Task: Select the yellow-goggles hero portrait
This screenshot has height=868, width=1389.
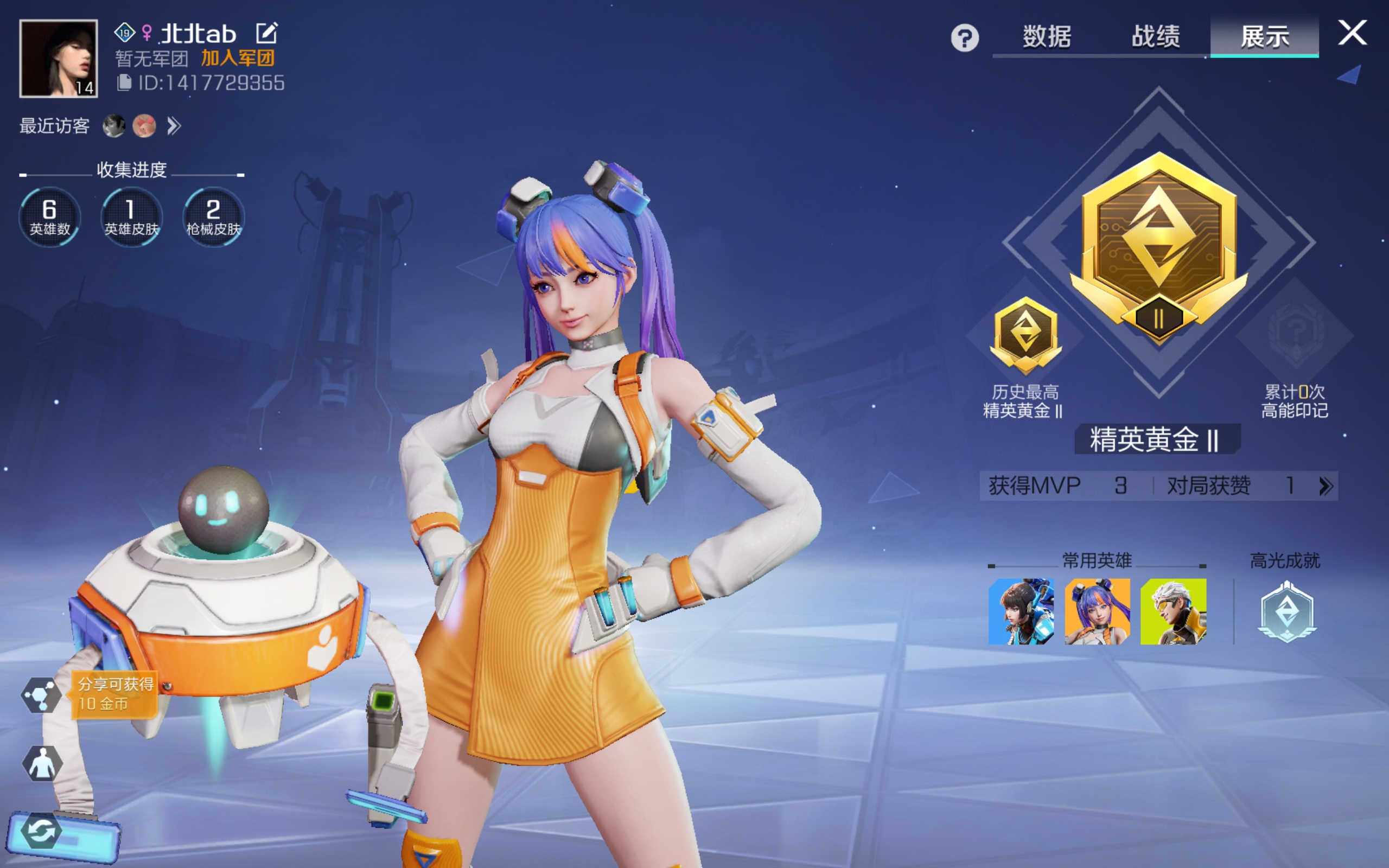Action: 1173,611
